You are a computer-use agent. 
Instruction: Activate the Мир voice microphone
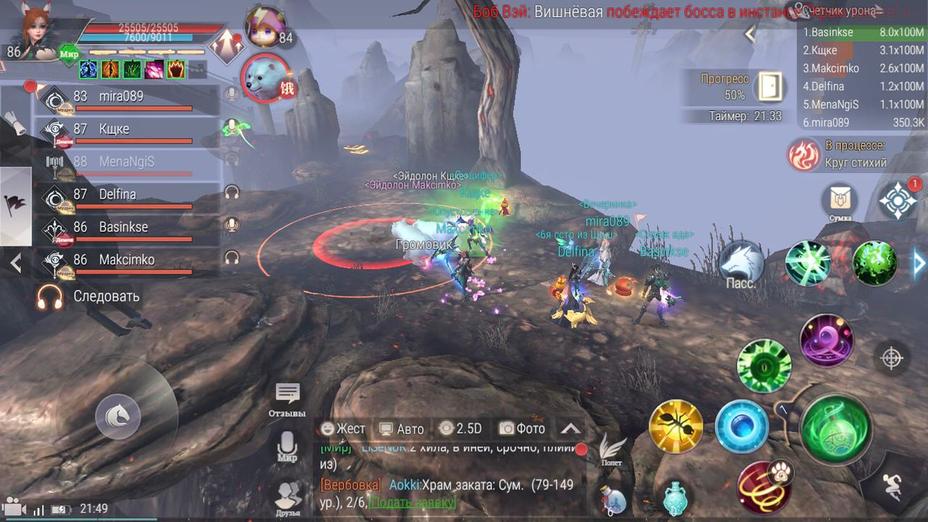pyautogui.click(x=288, y=446)
